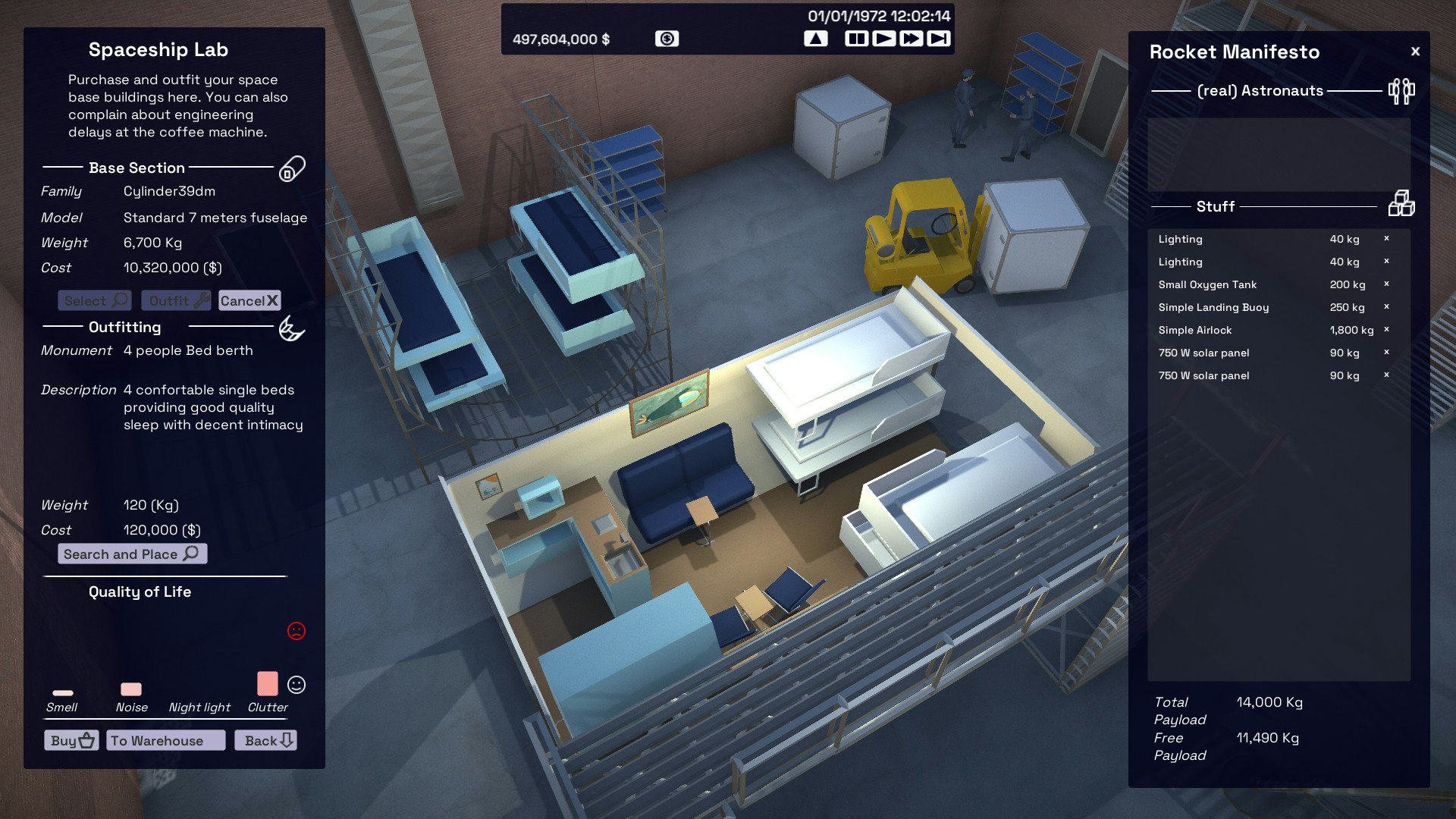This screenshot has width=1456, height=819.
Task: Toggle skip-to-next-event playback control
Action: pos(937,37)
